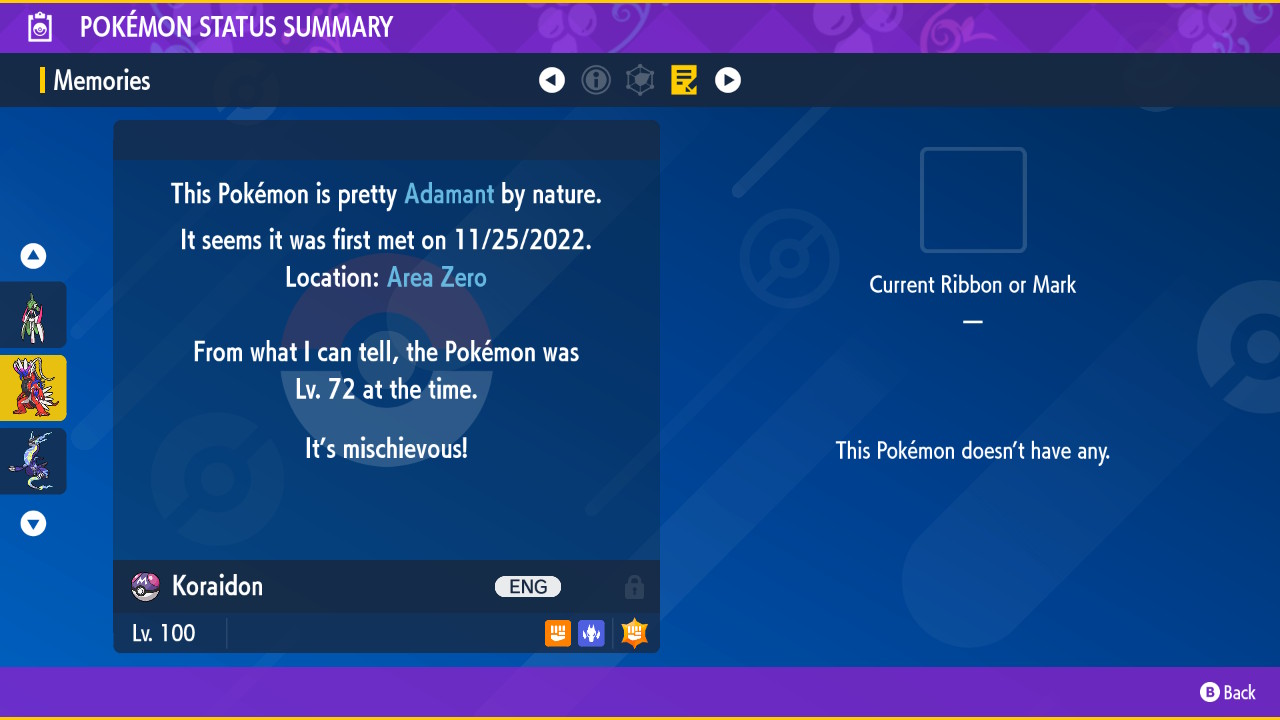Select the Iron Valiant party thumbnail

[34, 315]
